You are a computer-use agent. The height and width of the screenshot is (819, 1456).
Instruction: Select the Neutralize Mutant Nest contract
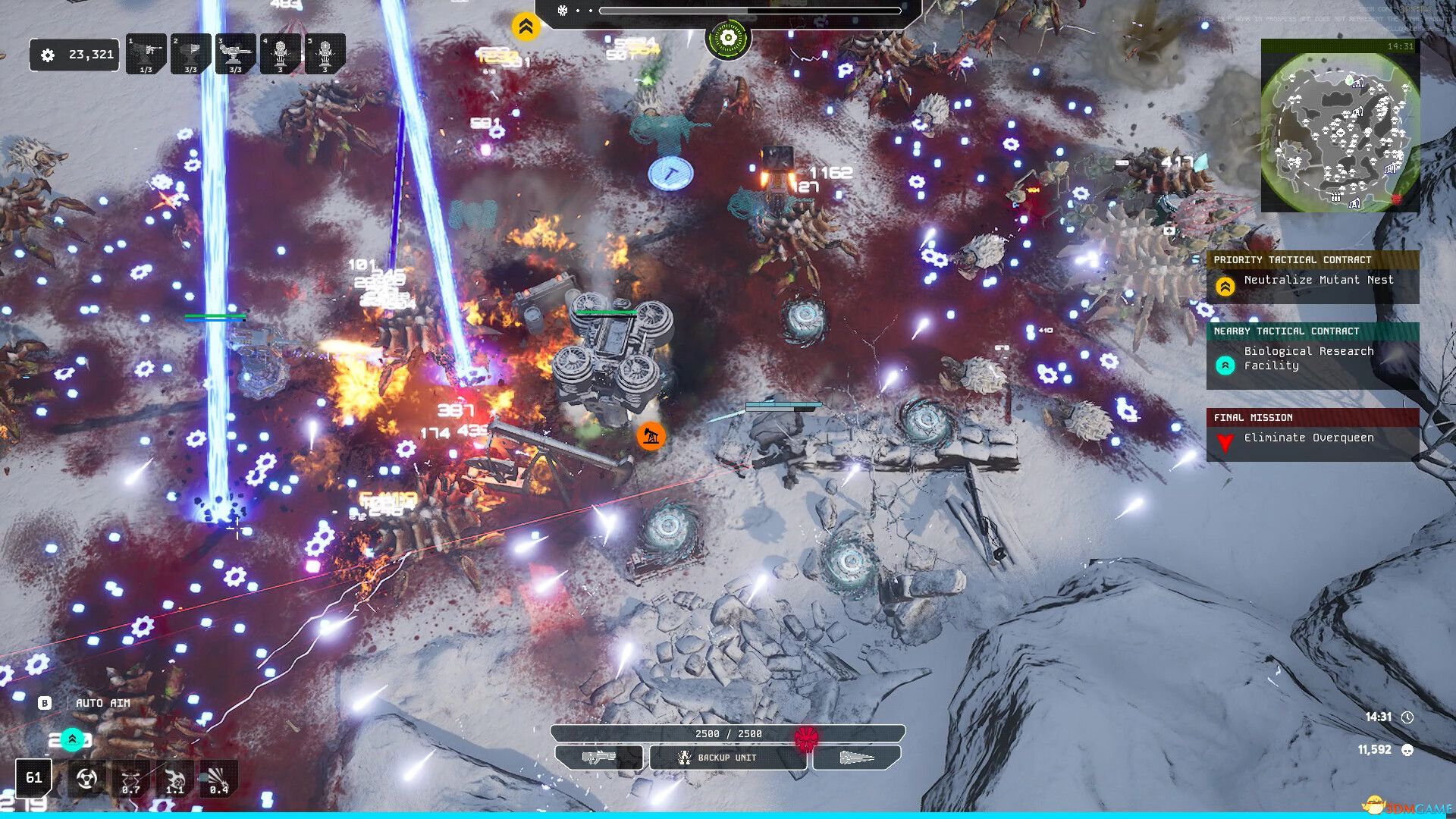pos(1313,281)
